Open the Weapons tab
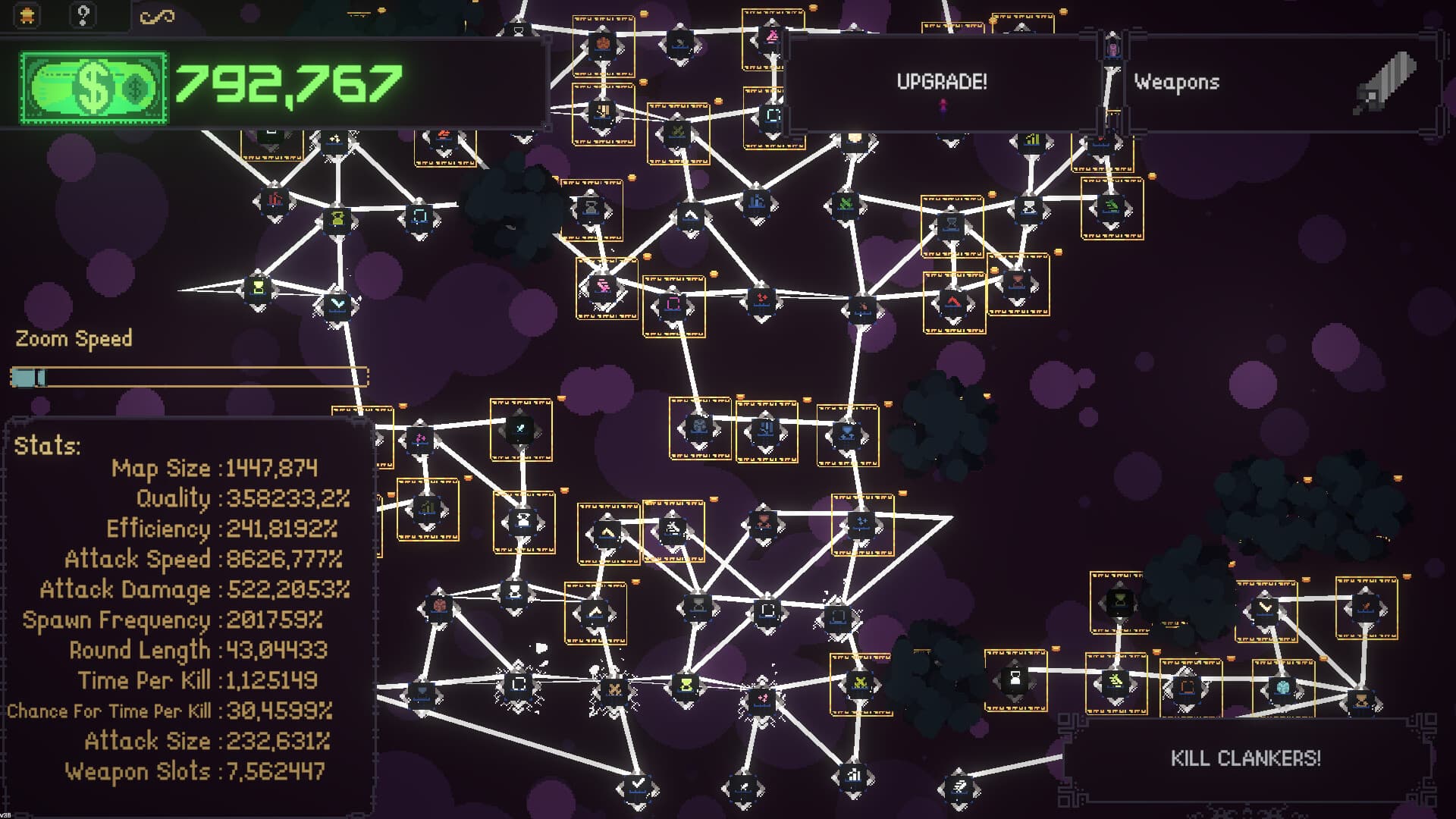 coord(1176,83)
